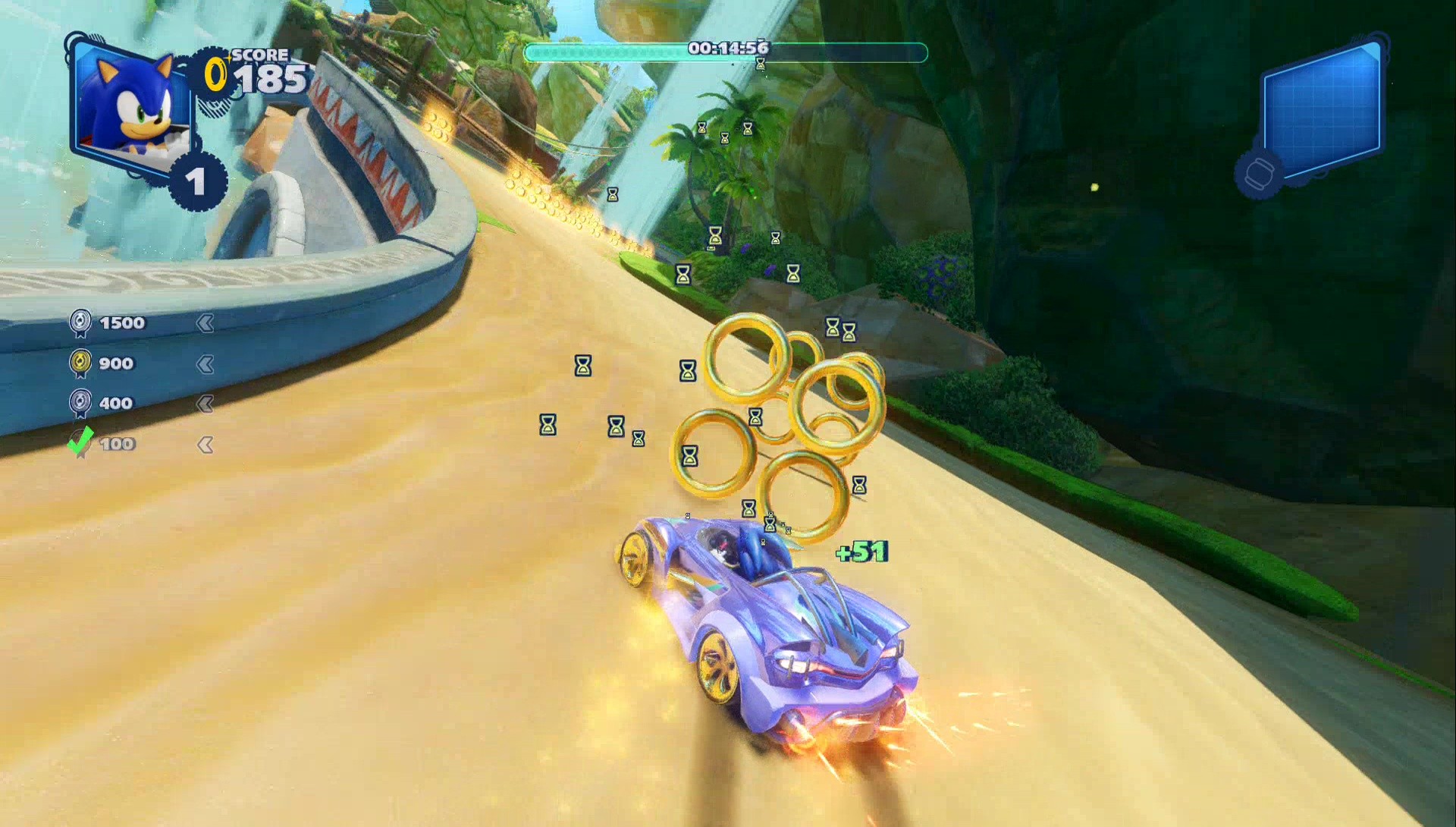Click the gold medal icon next to 900
Viewport: 1456px width, 827px height.
[x=80, y=363]
